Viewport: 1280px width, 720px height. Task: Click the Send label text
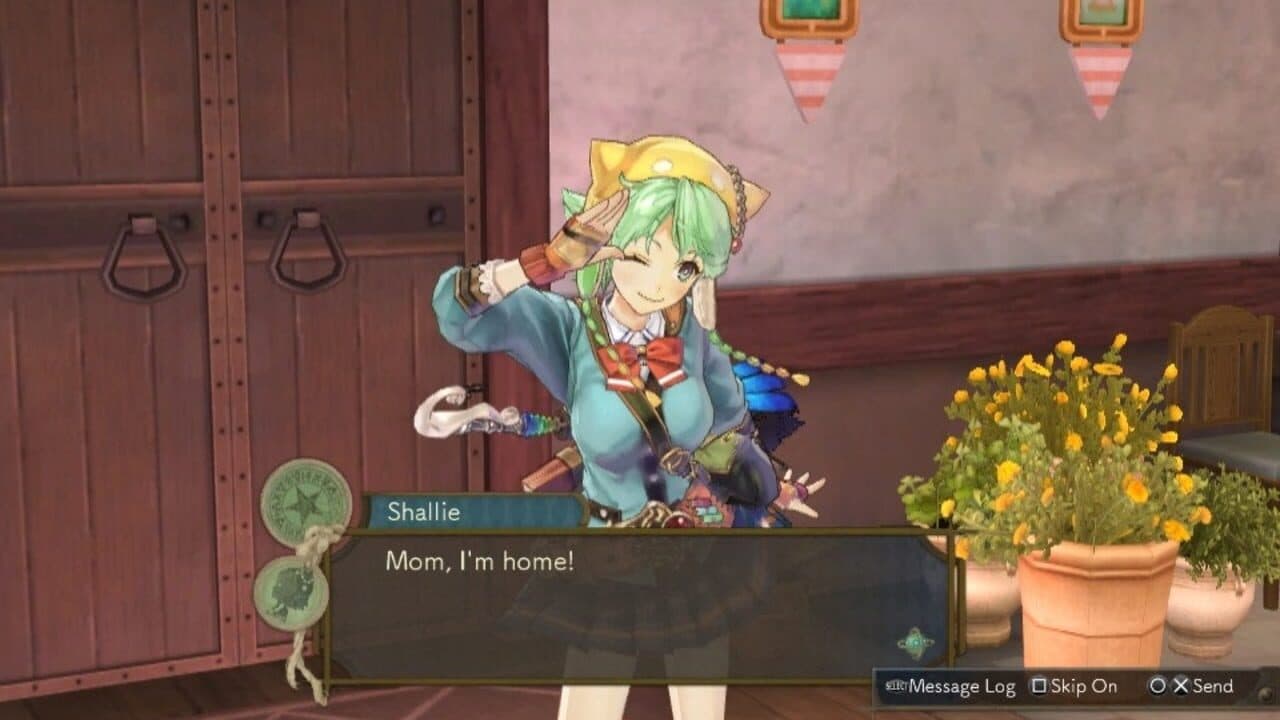(x=1212, y=687)
